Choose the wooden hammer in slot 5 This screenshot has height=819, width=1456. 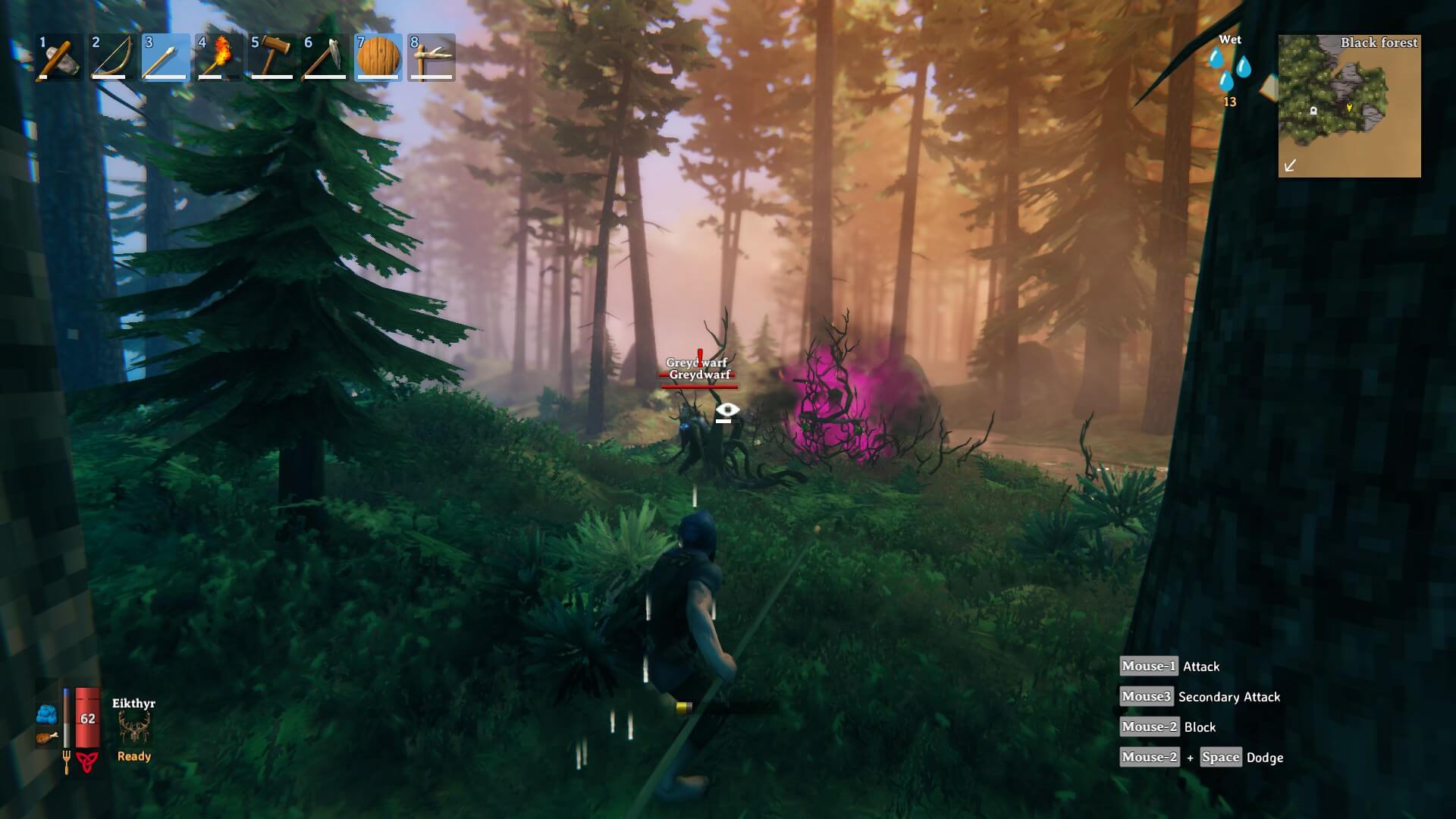271,57
